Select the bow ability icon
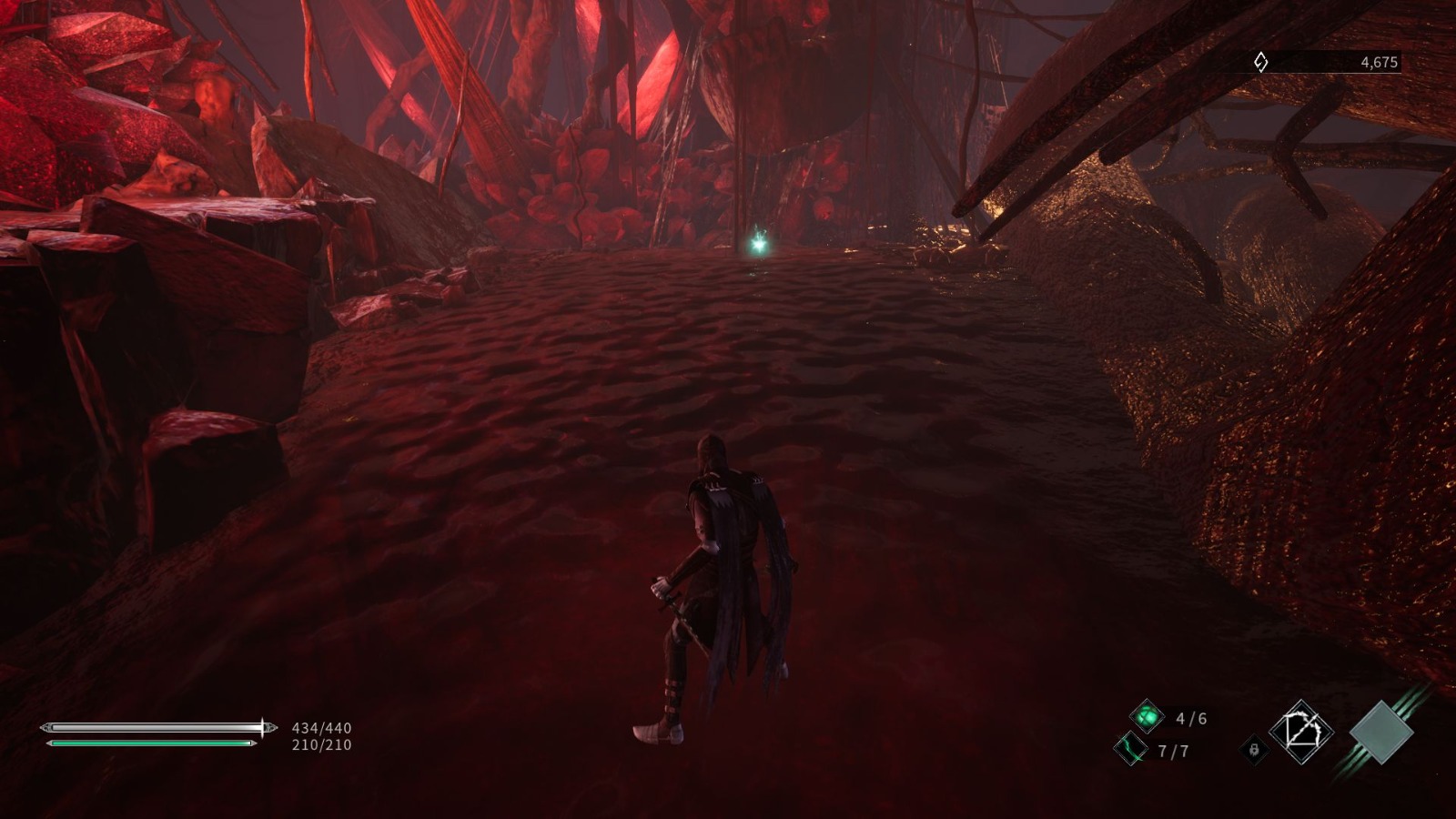 pyautogui.click(x=1303, y=730)
